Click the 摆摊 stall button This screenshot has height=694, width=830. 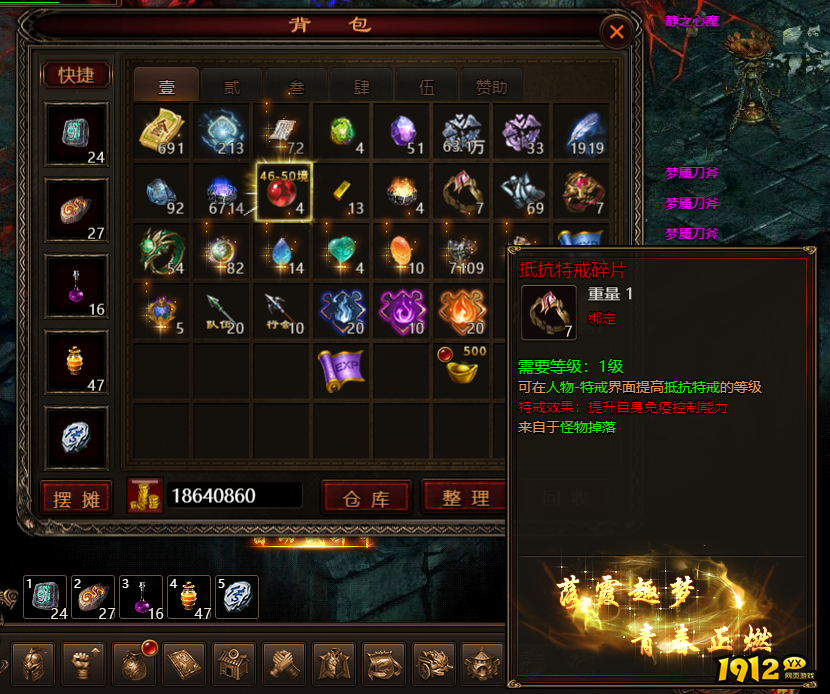[x=76, y=497]
